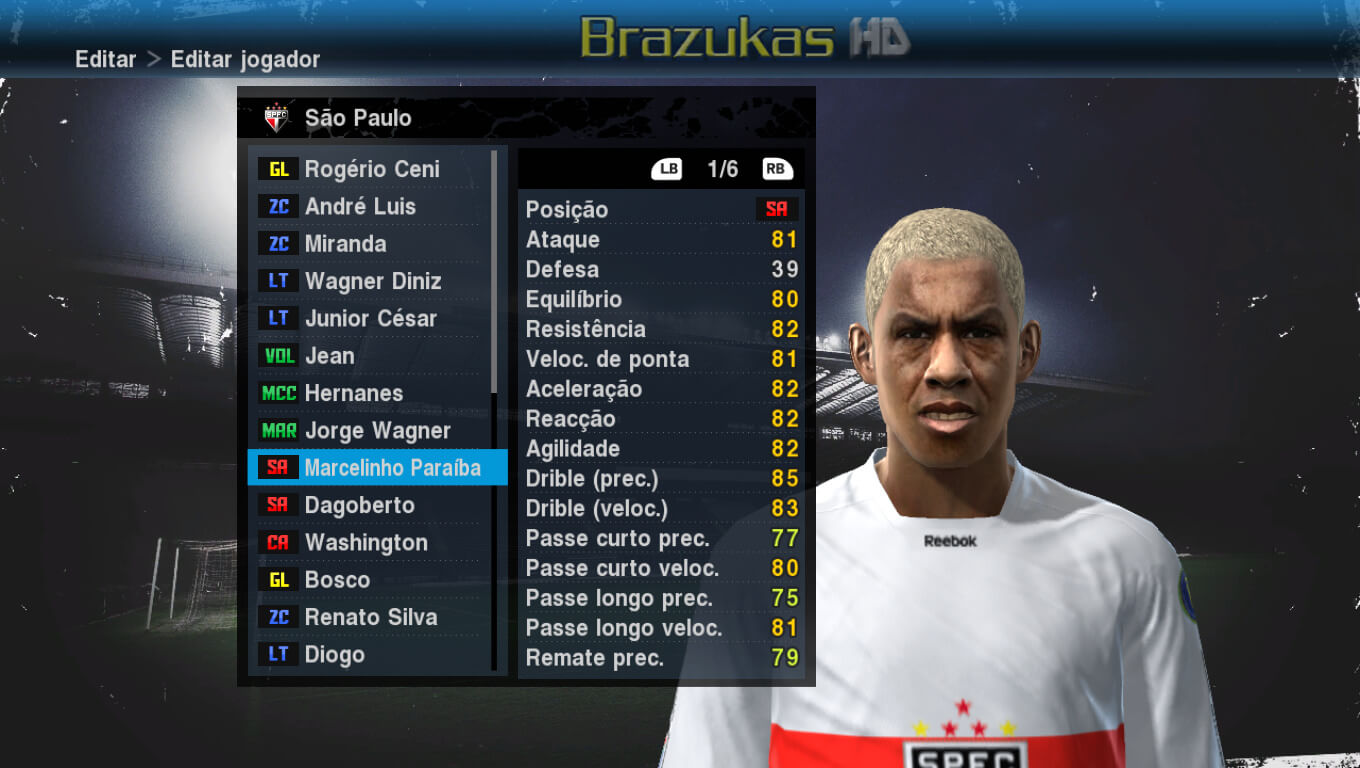Choose Dagoberto from the player list
Viewport: 1360px width, 768px height.
coord(359,505)
